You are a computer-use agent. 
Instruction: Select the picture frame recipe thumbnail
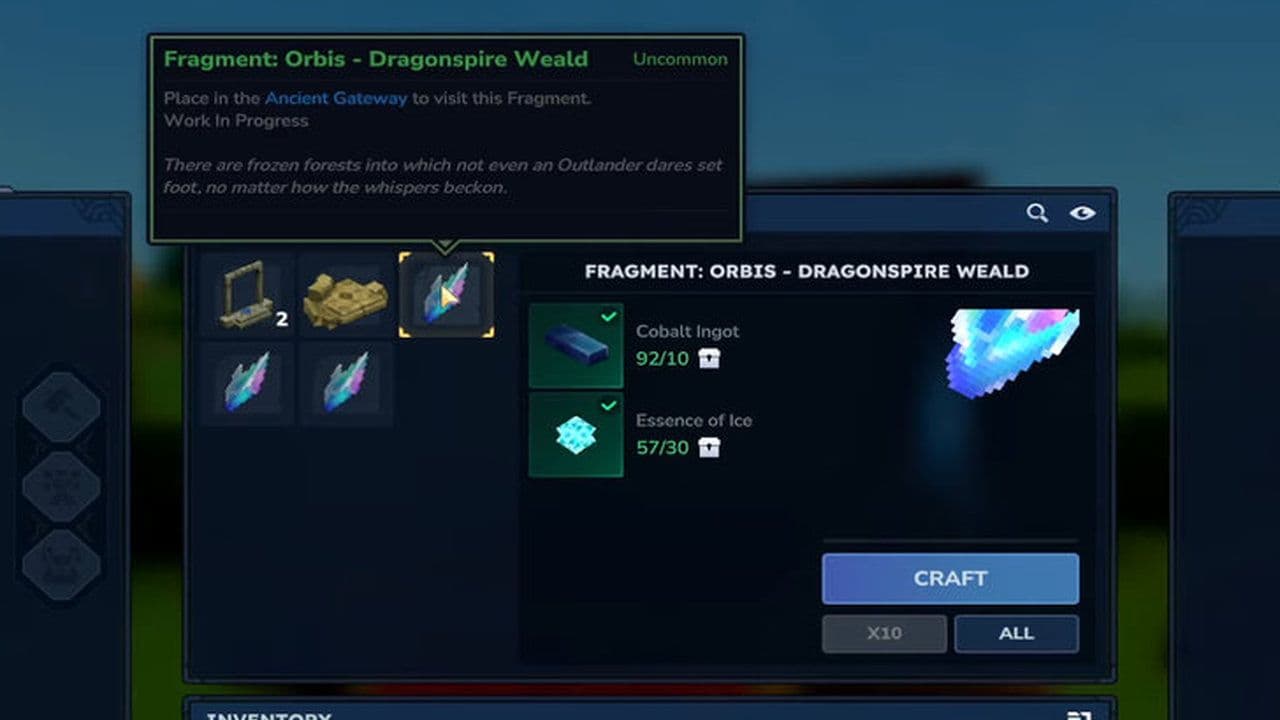pos(246,294)
